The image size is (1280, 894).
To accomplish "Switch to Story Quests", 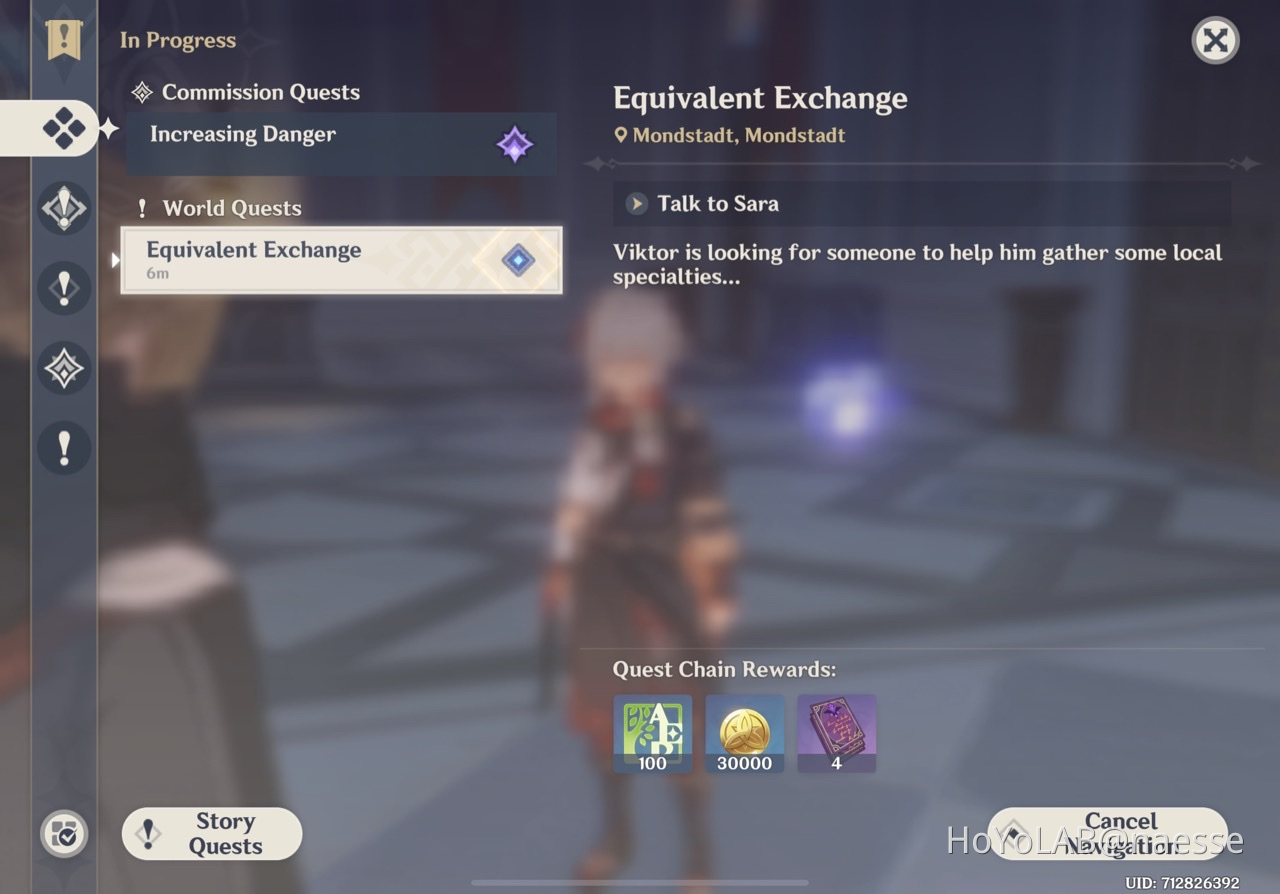I will [211, 833].
